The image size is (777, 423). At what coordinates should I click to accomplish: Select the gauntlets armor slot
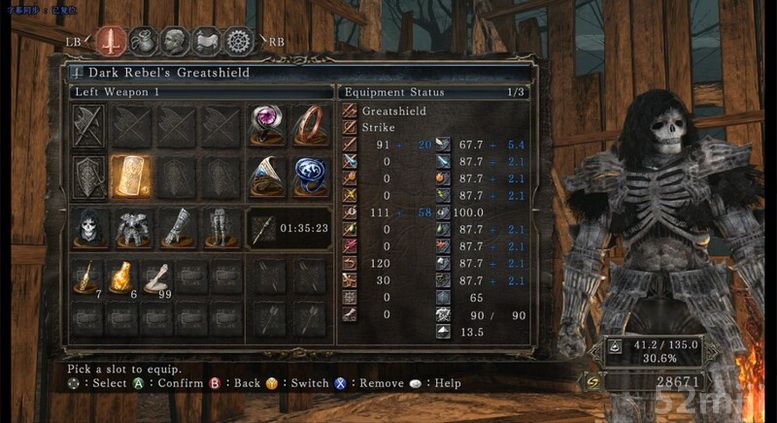[176, 229]
